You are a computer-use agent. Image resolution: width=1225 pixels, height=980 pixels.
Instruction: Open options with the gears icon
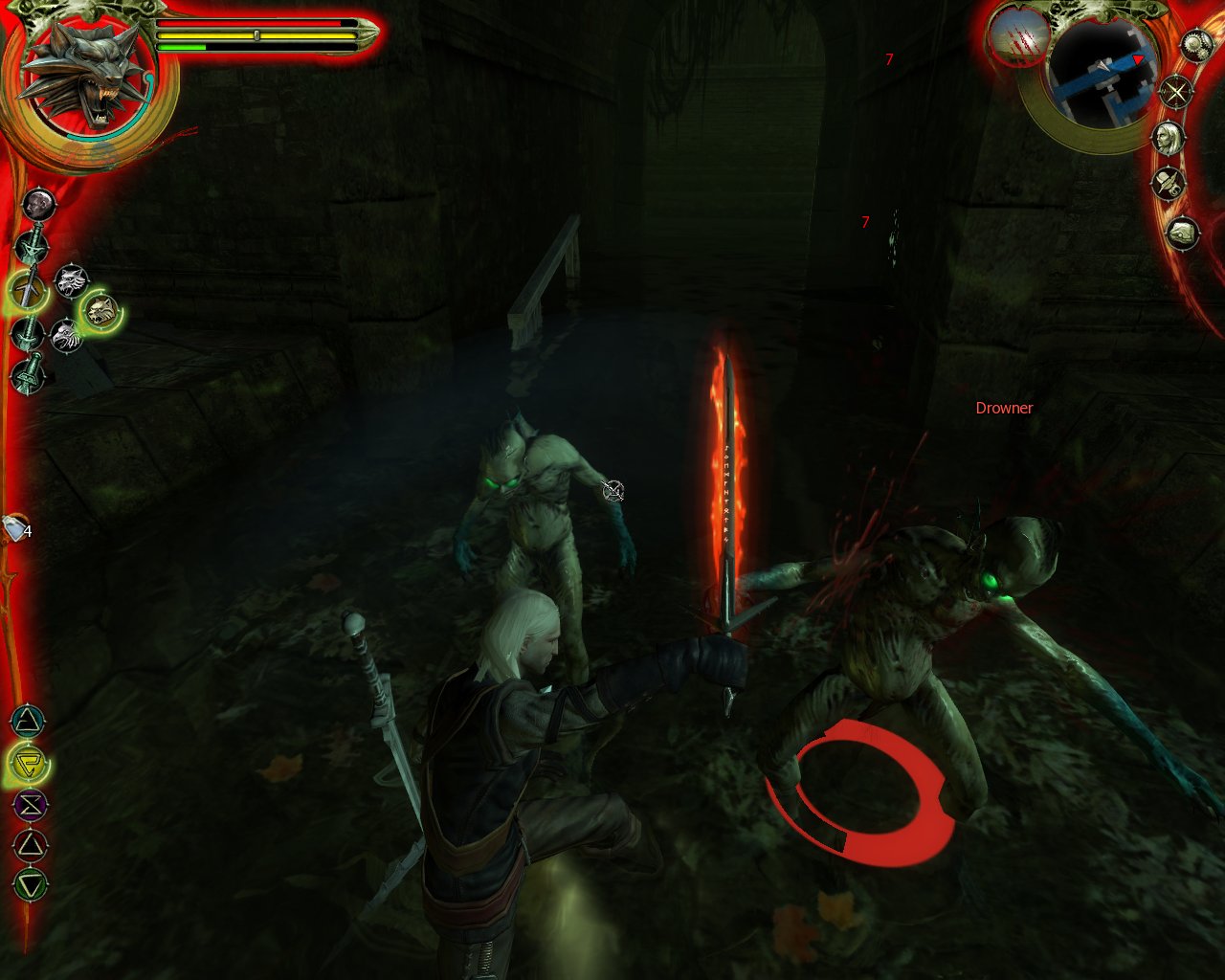coord(1196,45)
